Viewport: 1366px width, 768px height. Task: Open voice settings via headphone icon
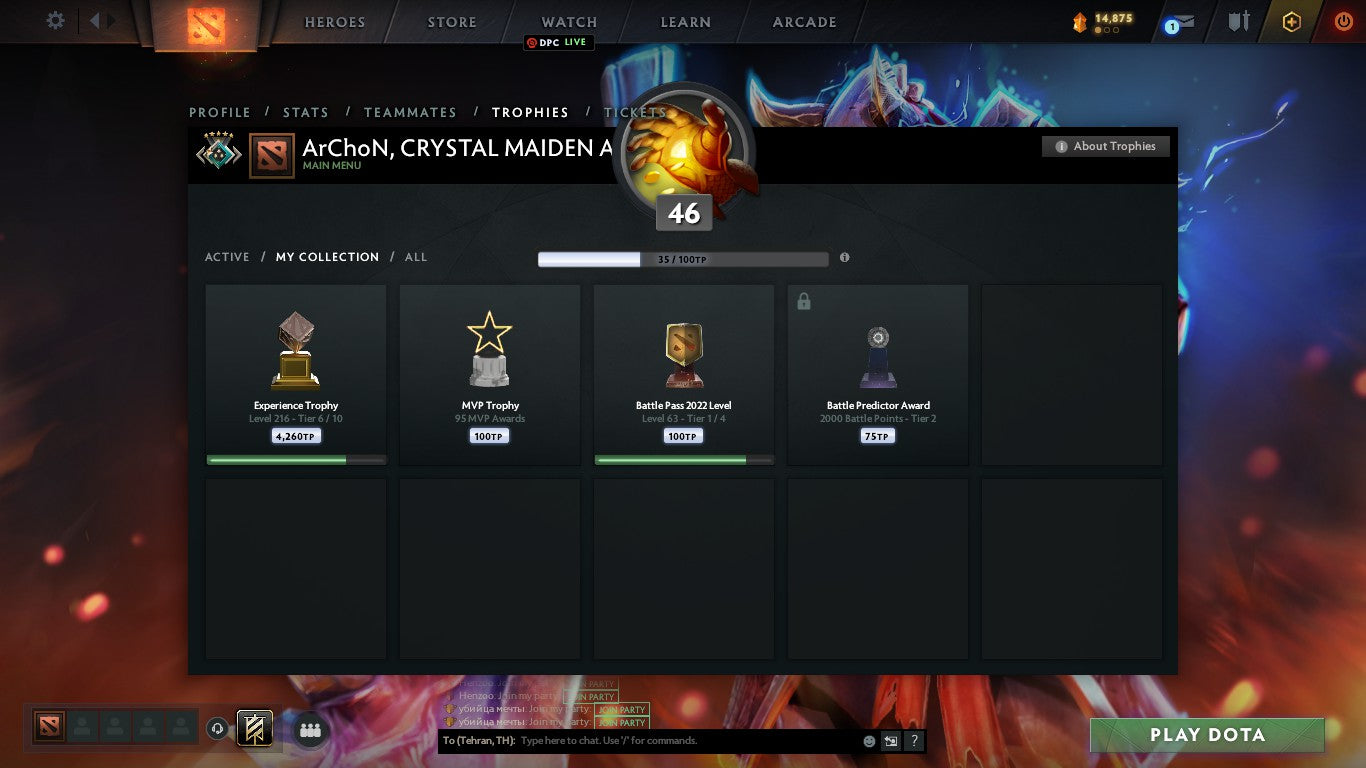pos(218,730)
